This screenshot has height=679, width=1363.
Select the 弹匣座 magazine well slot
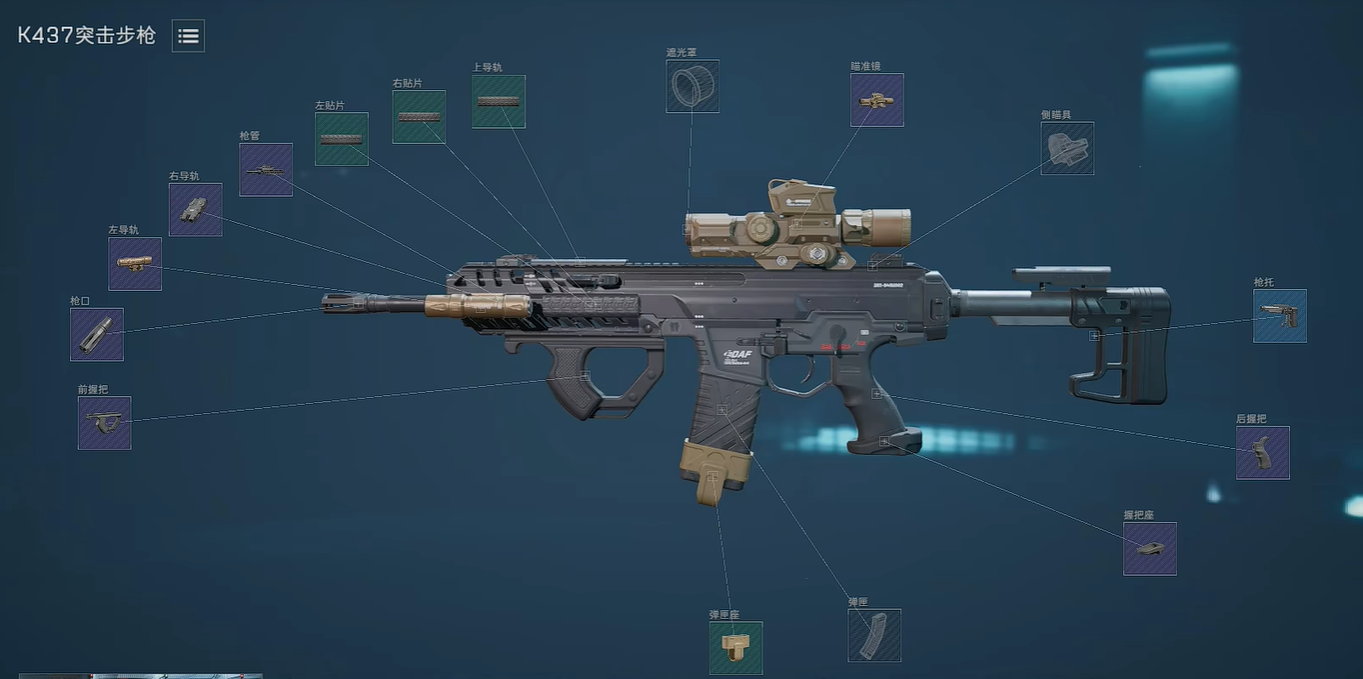pos(736,648)
